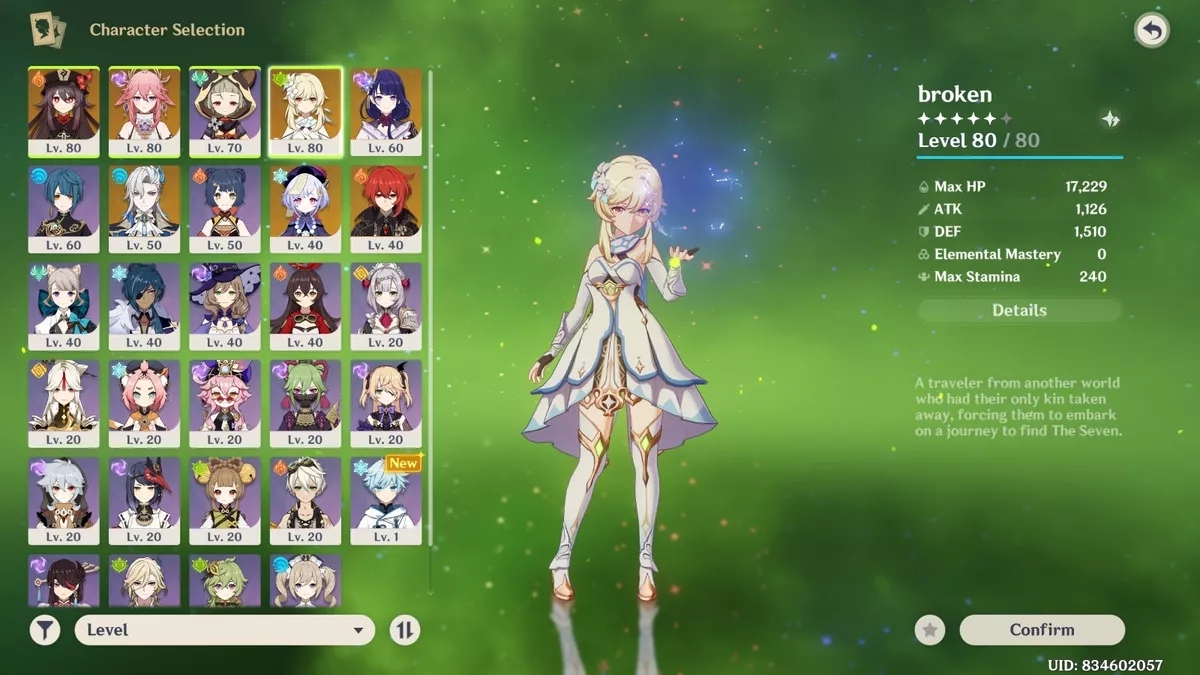Pick Noelle the maid character card
Screen dimensions: 1200x675
386,306
